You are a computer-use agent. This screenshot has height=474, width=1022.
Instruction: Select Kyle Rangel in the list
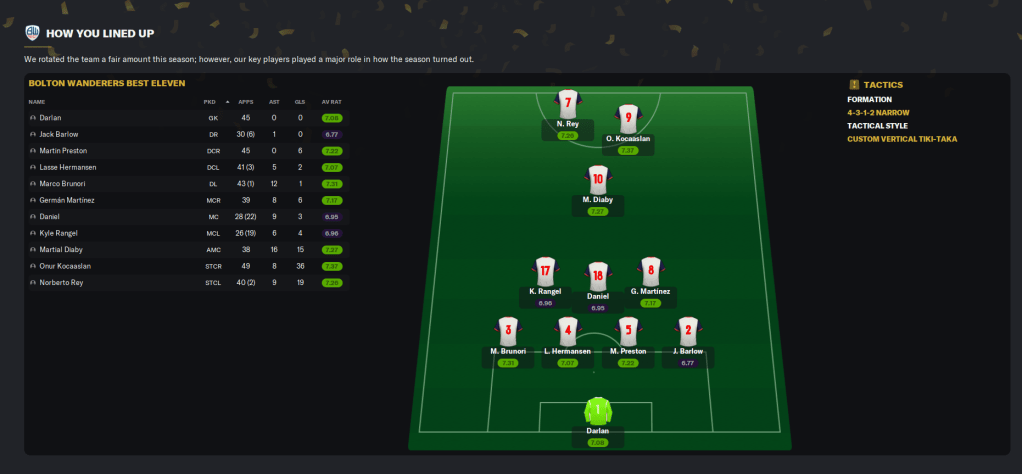pos(57,233)
